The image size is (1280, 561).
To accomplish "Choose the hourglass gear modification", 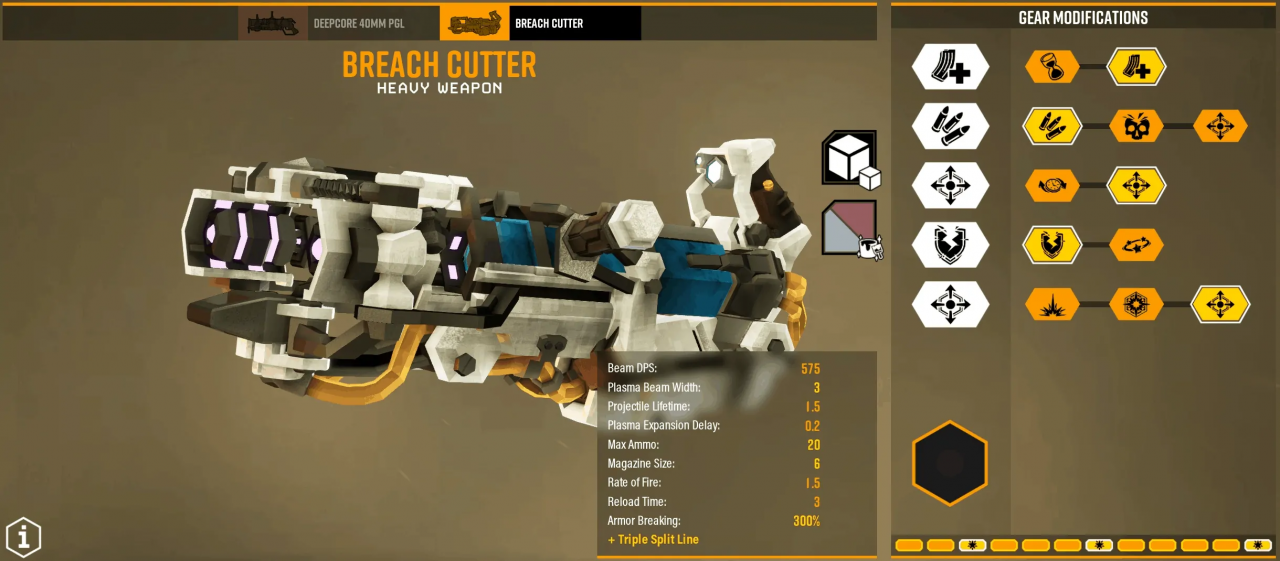I will pos(1052,67).
